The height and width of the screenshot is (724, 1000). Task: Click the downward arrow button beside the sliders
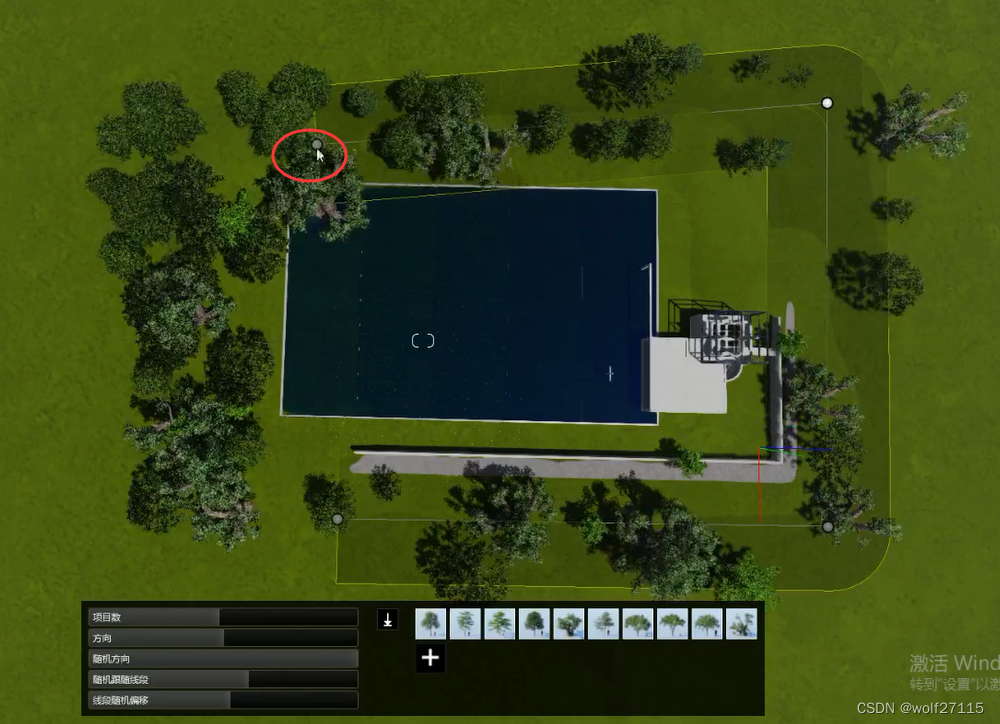[388, 620]
